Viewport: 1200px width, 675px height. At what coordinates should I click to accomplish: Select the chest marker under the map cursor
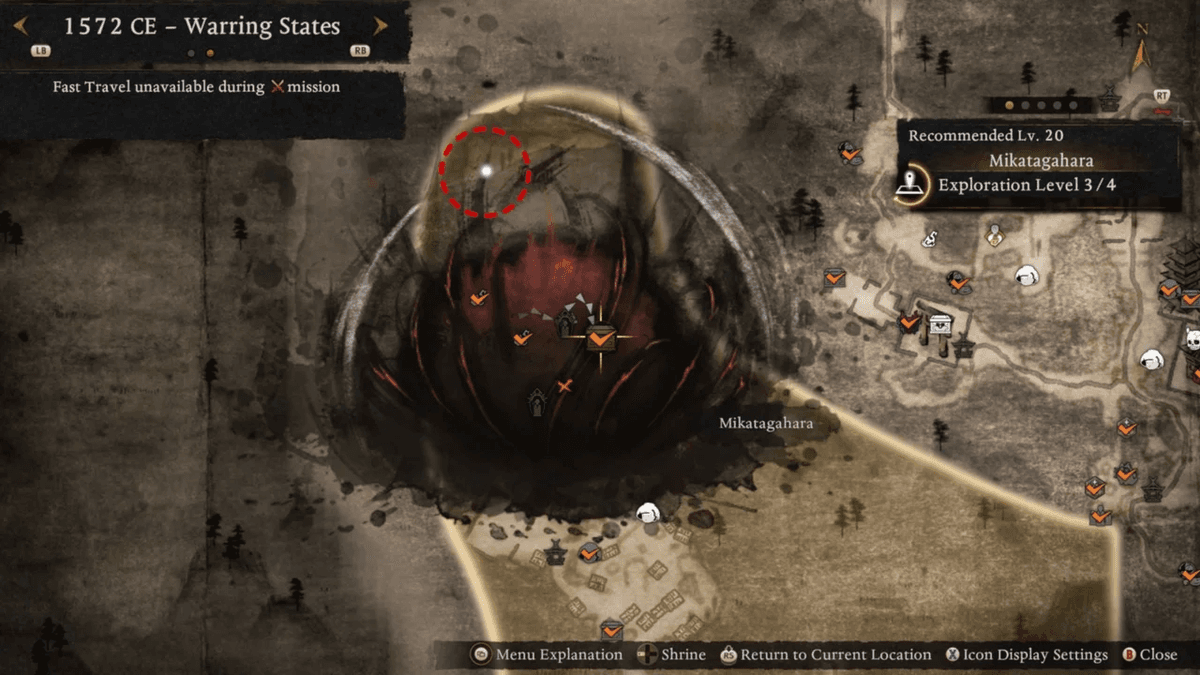click(x=599, y=337)
